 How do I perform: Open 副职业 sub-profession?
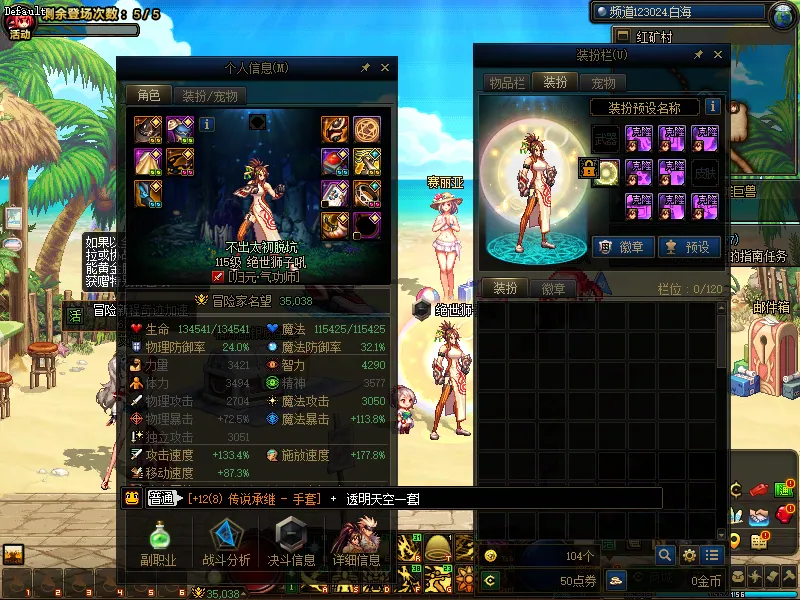tap(158, 545)
